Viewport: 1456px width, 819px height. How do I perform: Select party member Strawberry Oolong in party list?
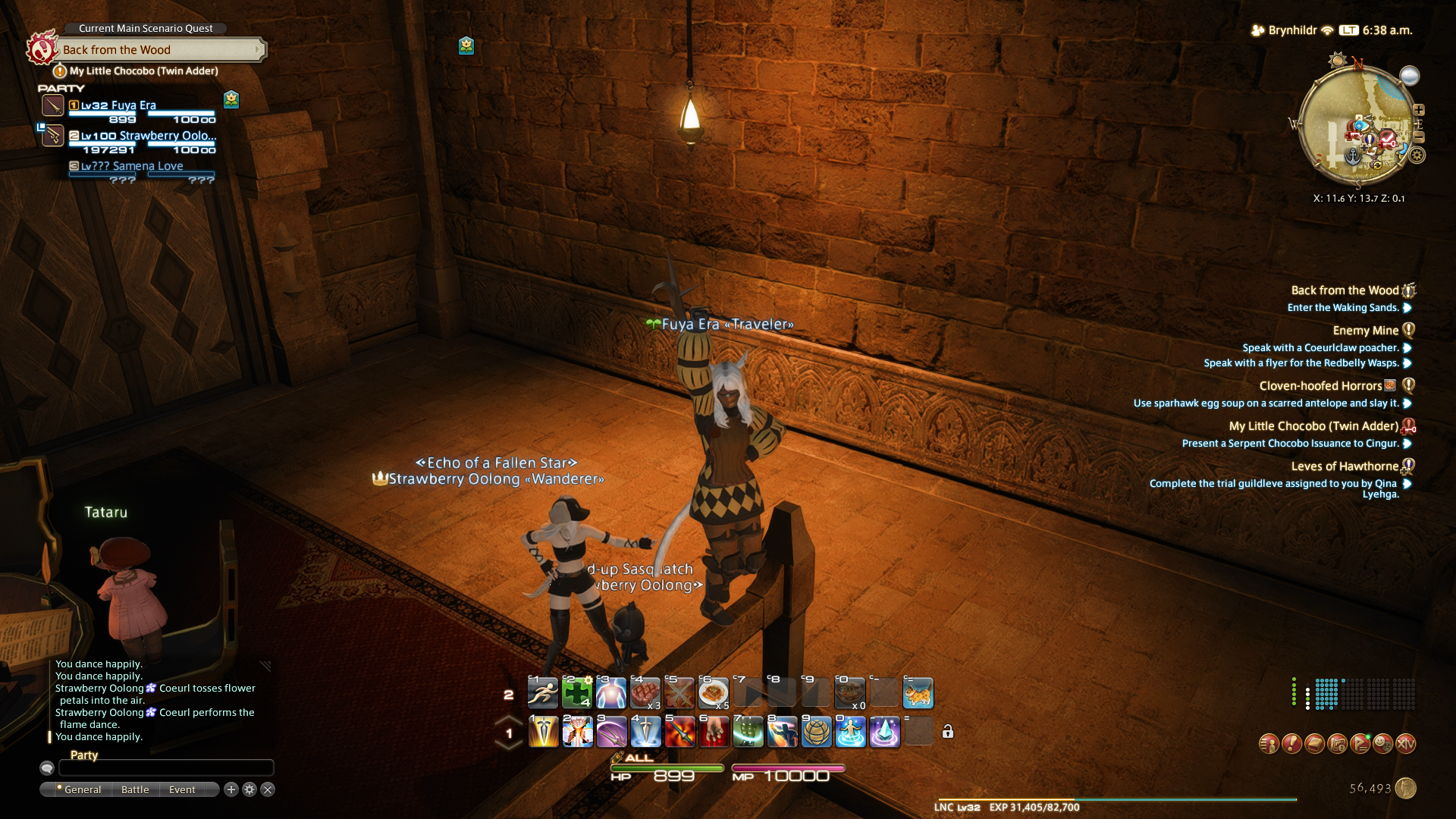148,136
